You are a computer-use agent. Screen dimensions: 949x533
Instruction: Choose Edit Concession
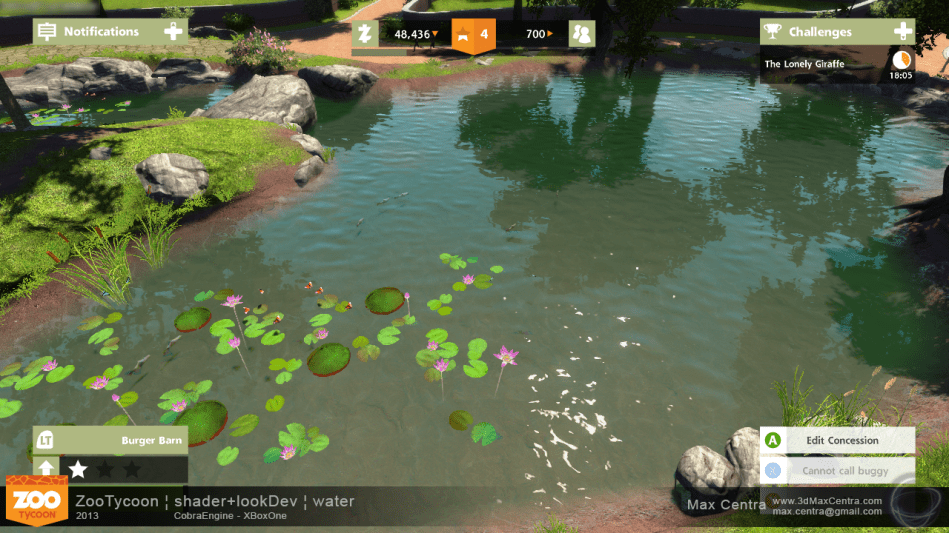click(x=837, y=440)
